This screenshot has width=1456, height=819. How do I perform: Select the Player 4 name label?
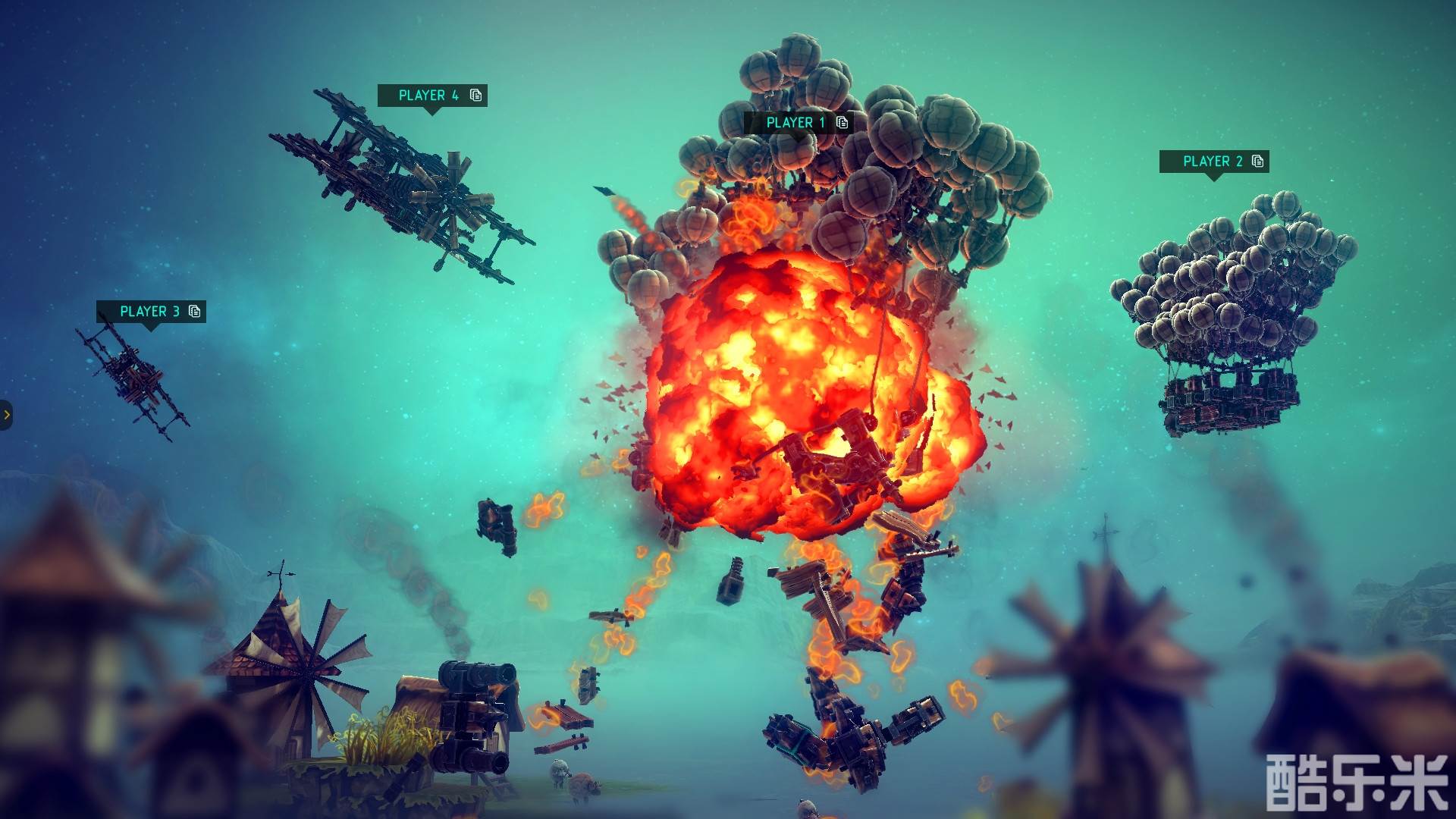coord(428,96)
